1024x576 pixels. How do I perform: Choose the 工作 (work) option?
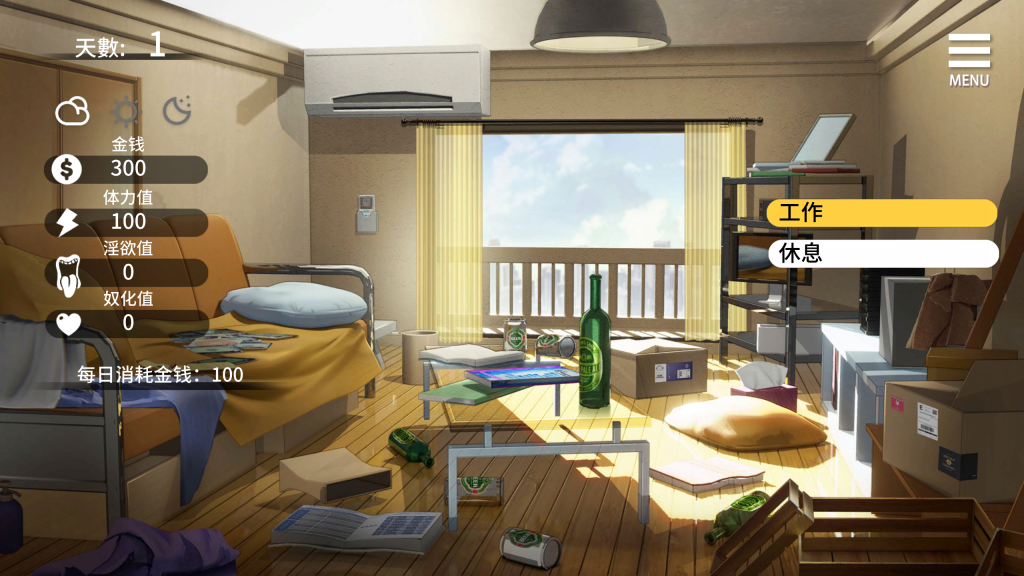[x=881, y=213]
